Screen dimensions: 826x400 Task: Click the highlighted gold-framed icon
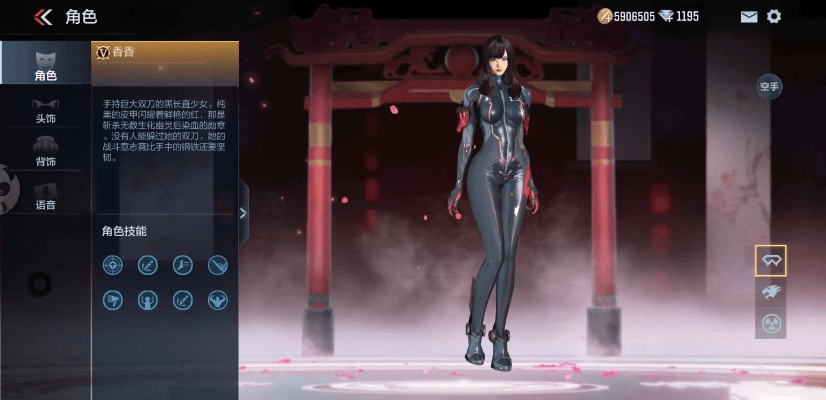(x=770, y=261)
